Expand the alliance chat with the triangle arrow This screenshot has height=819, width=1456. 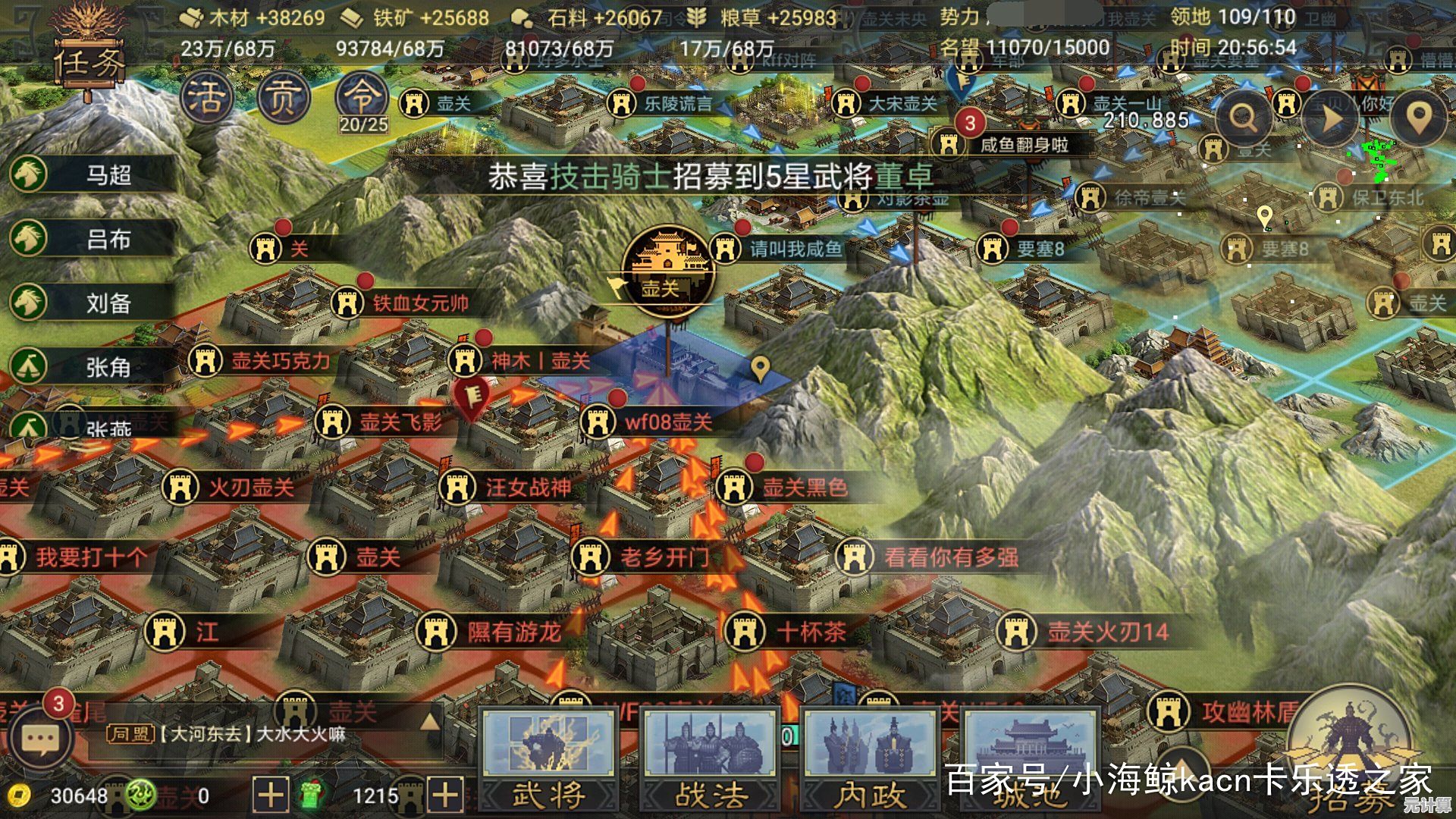click(430, 721)
